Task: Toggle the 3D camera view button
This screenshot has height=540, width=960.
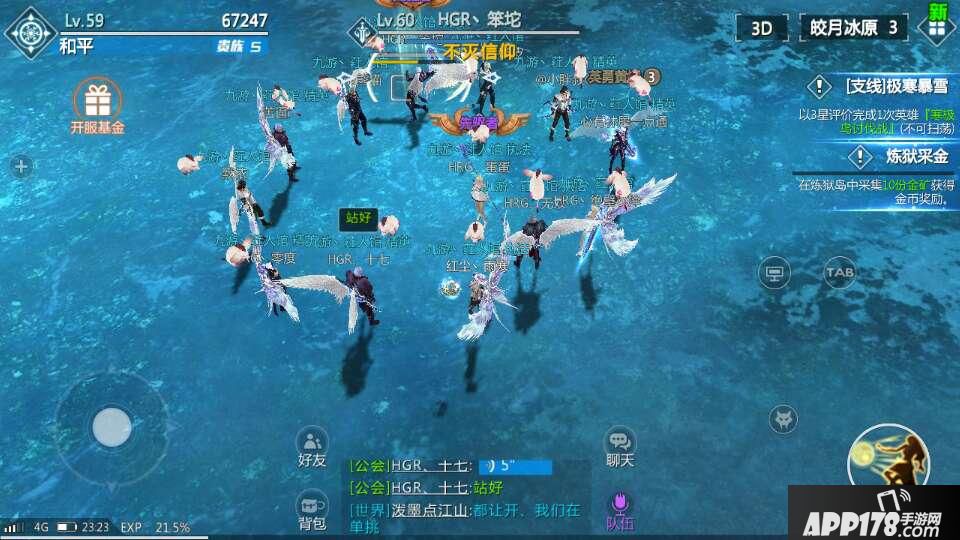Action: click(x=761, y=27)
